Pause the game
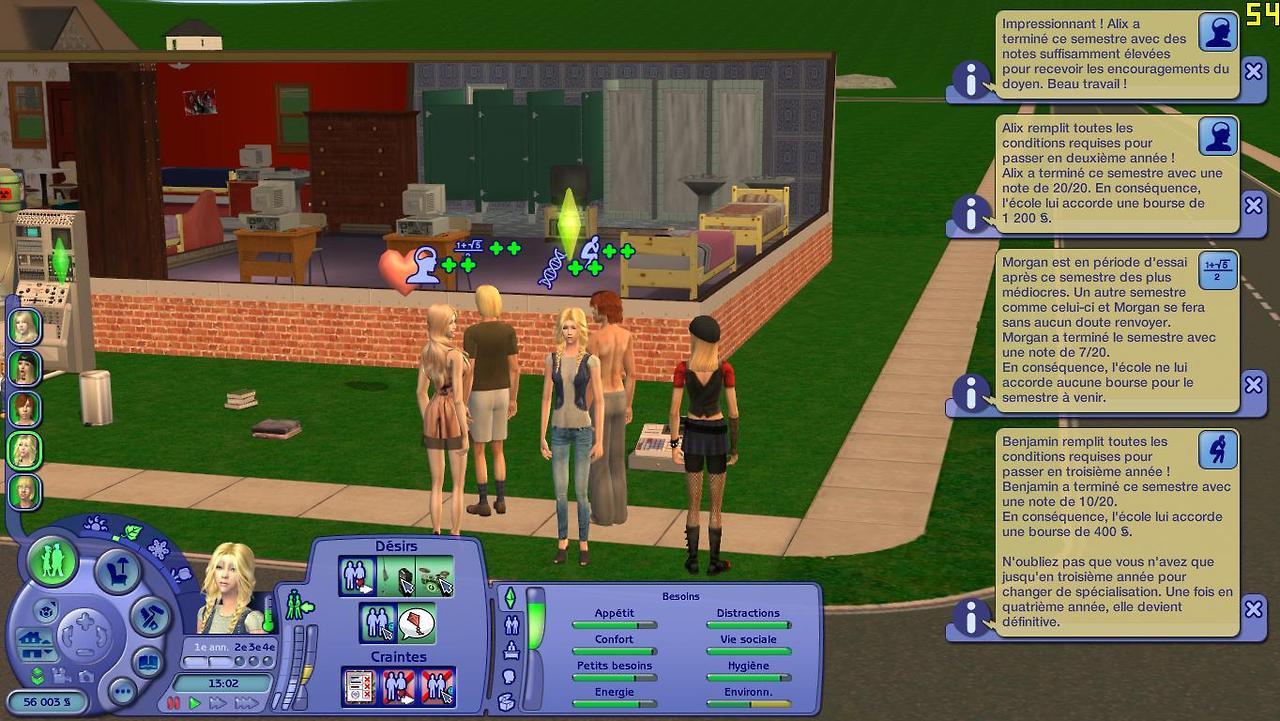This screenshot has height=721, width=1280. tap(174, 703)
